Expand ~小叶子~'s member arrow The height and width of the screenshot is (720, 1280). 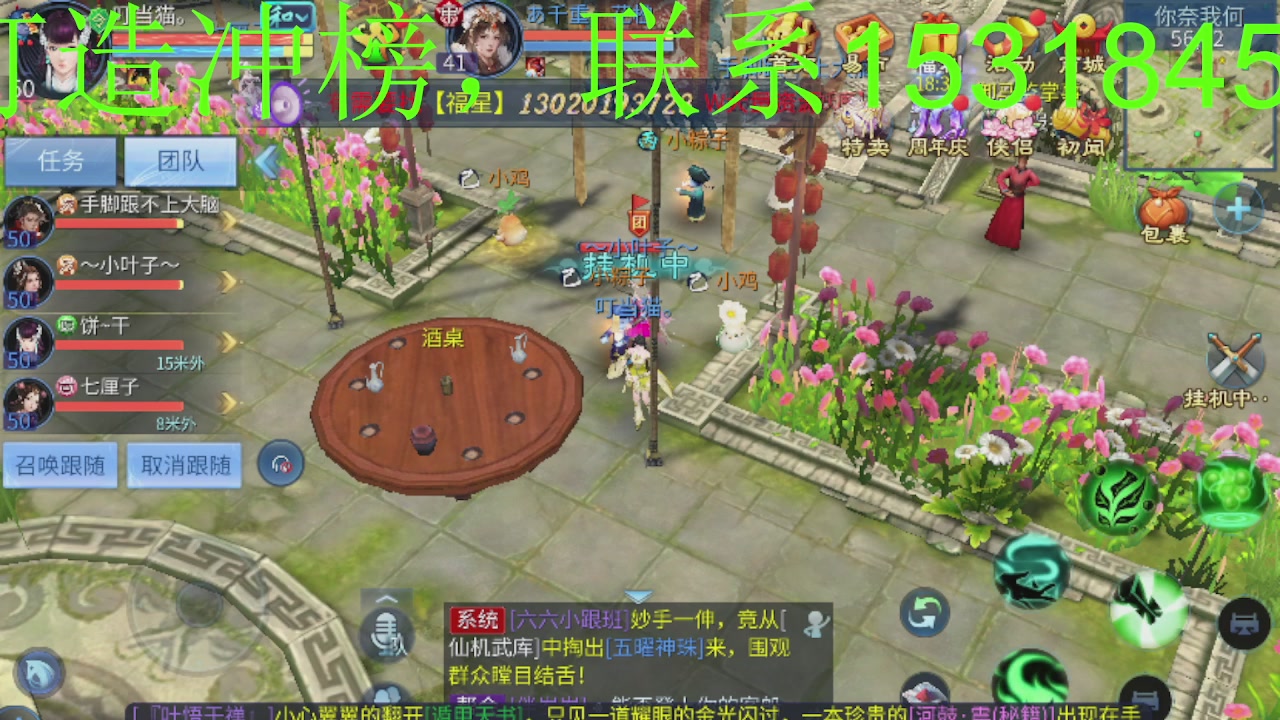pyautogui.click(x=227, y=283)
